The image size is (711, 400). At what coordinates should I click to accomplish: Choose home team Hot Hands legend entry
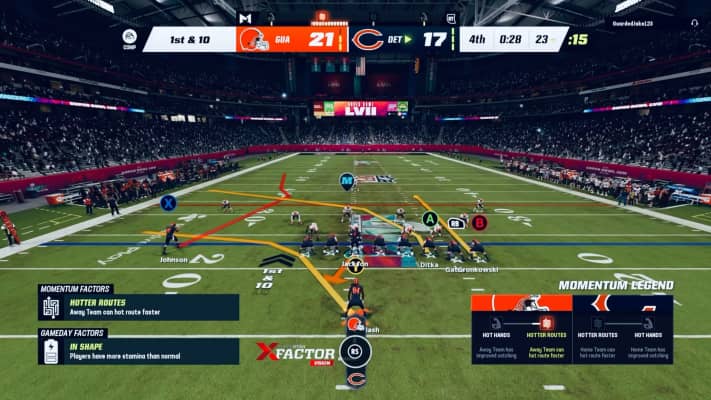click(648, 337)
